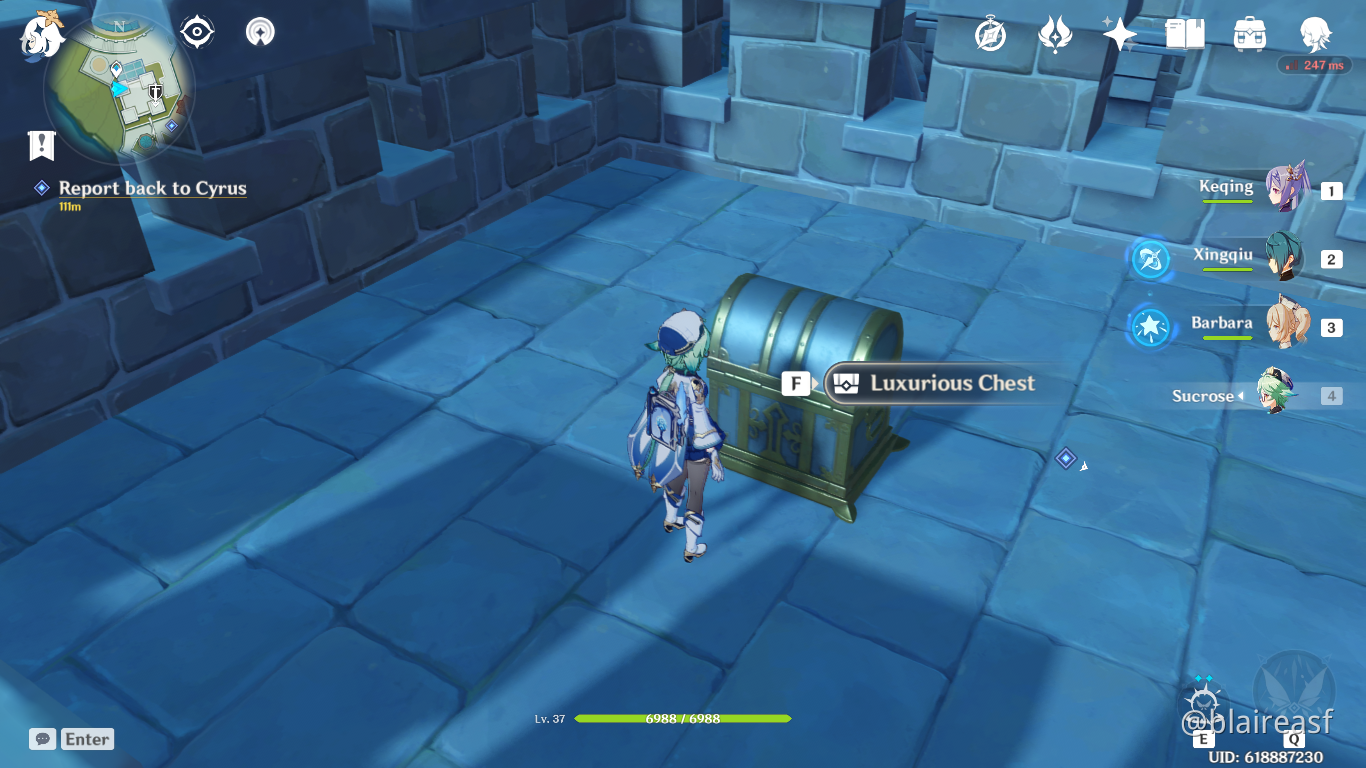The height and width of the screenshot is (768, 1366).
Task: Open the Character screen icon
Action: 1317,31
